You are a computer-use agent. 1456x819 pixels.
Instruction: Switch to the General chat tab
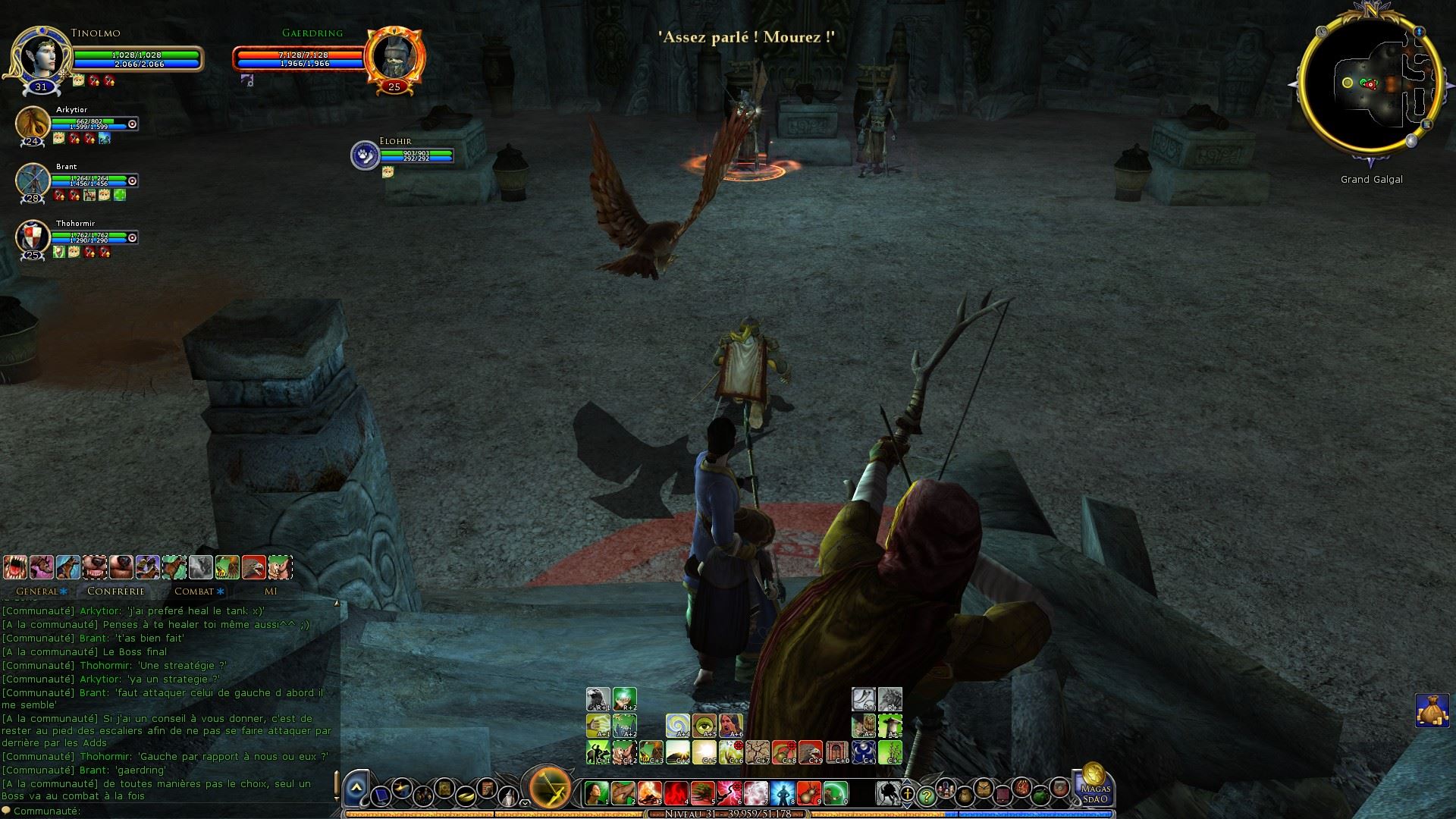(x=37, y=591)
